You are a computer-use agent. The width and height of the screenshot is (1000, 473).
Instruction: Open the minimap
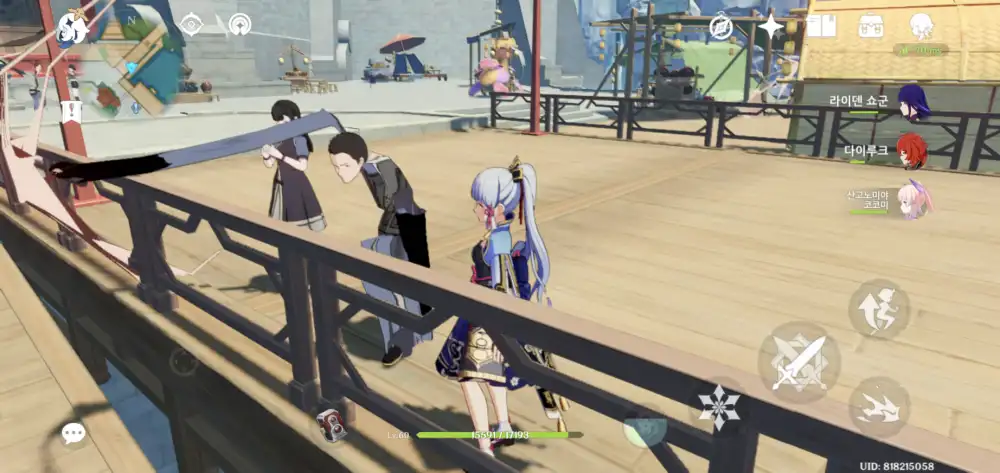138,62
